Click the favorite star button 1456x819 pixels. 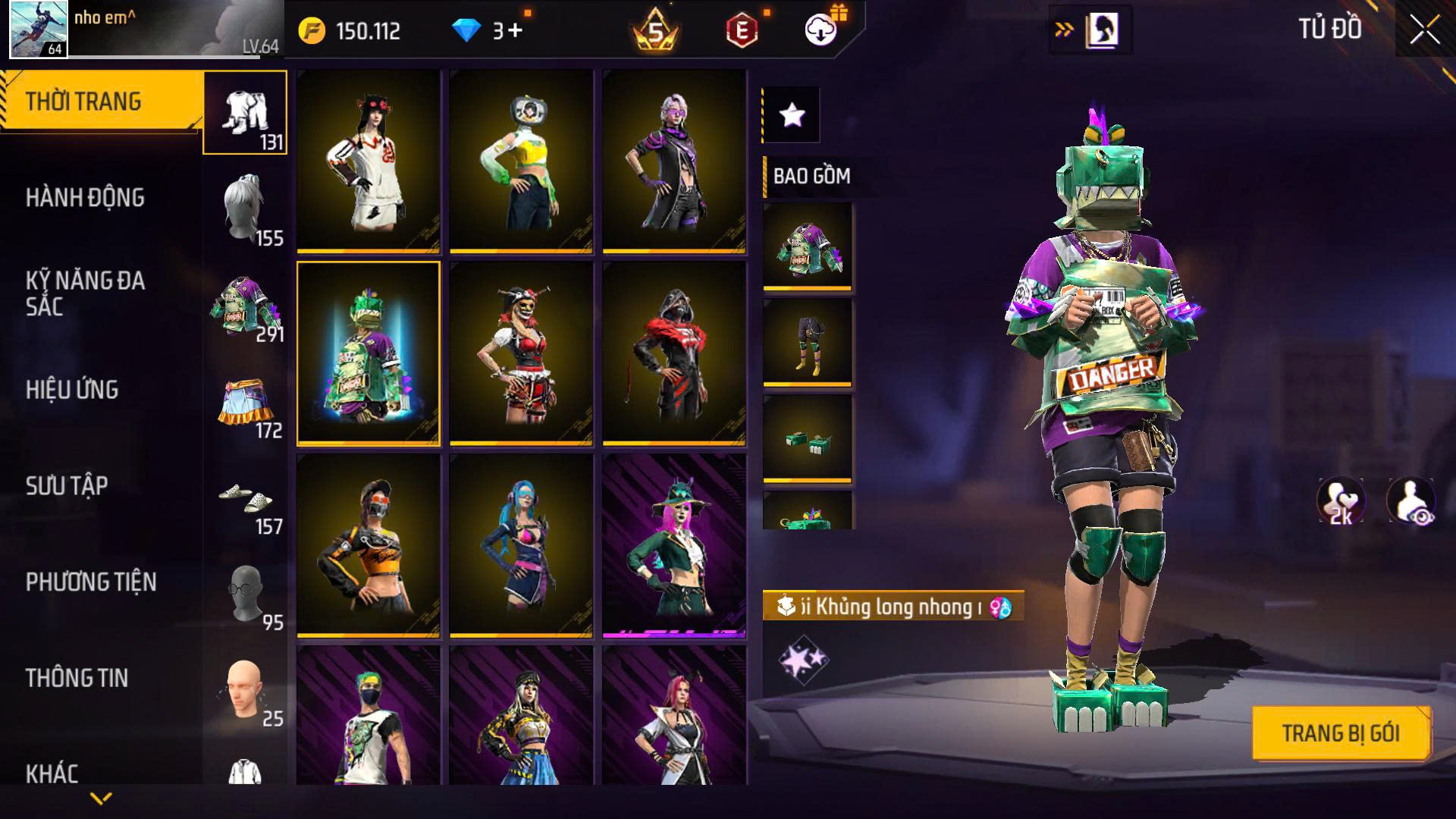coord(792,115)
